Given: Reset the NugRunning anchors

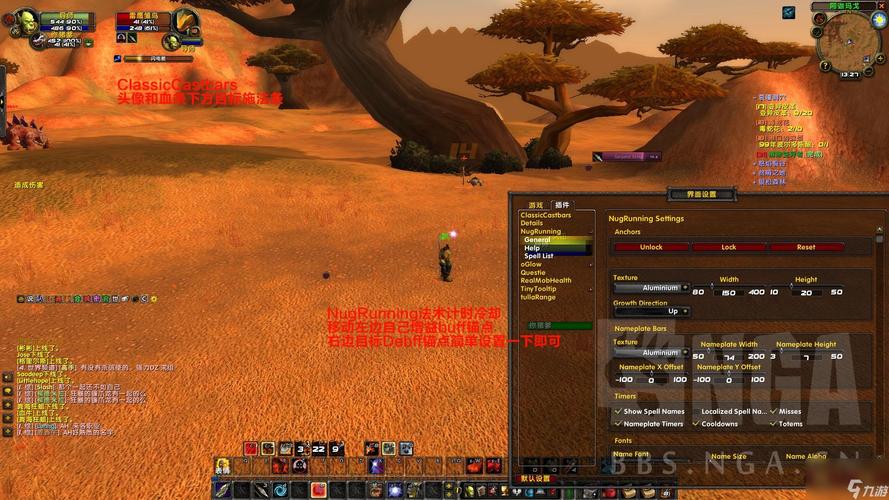Looking at the screenshot, I should (806, 247).
